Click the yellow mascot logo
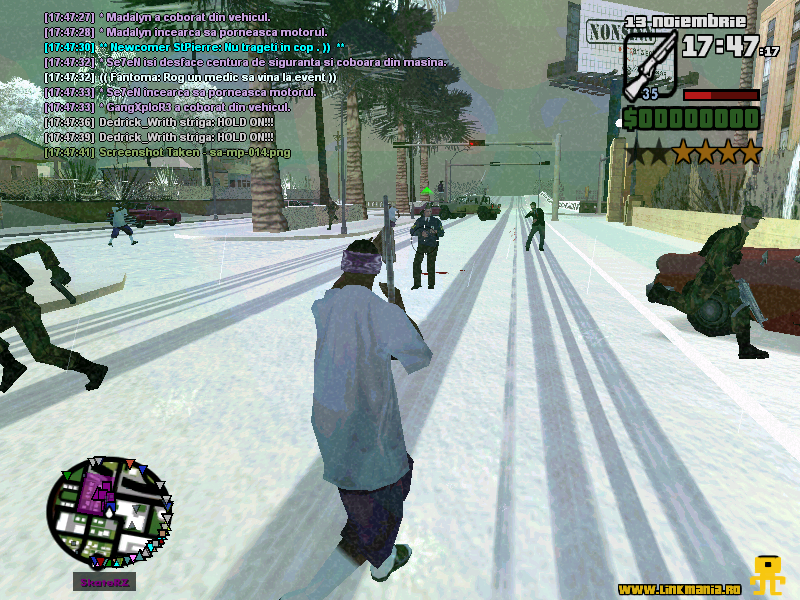Viewport: 800px width, 600px height. pyautogui.click(x=768, y=575)
